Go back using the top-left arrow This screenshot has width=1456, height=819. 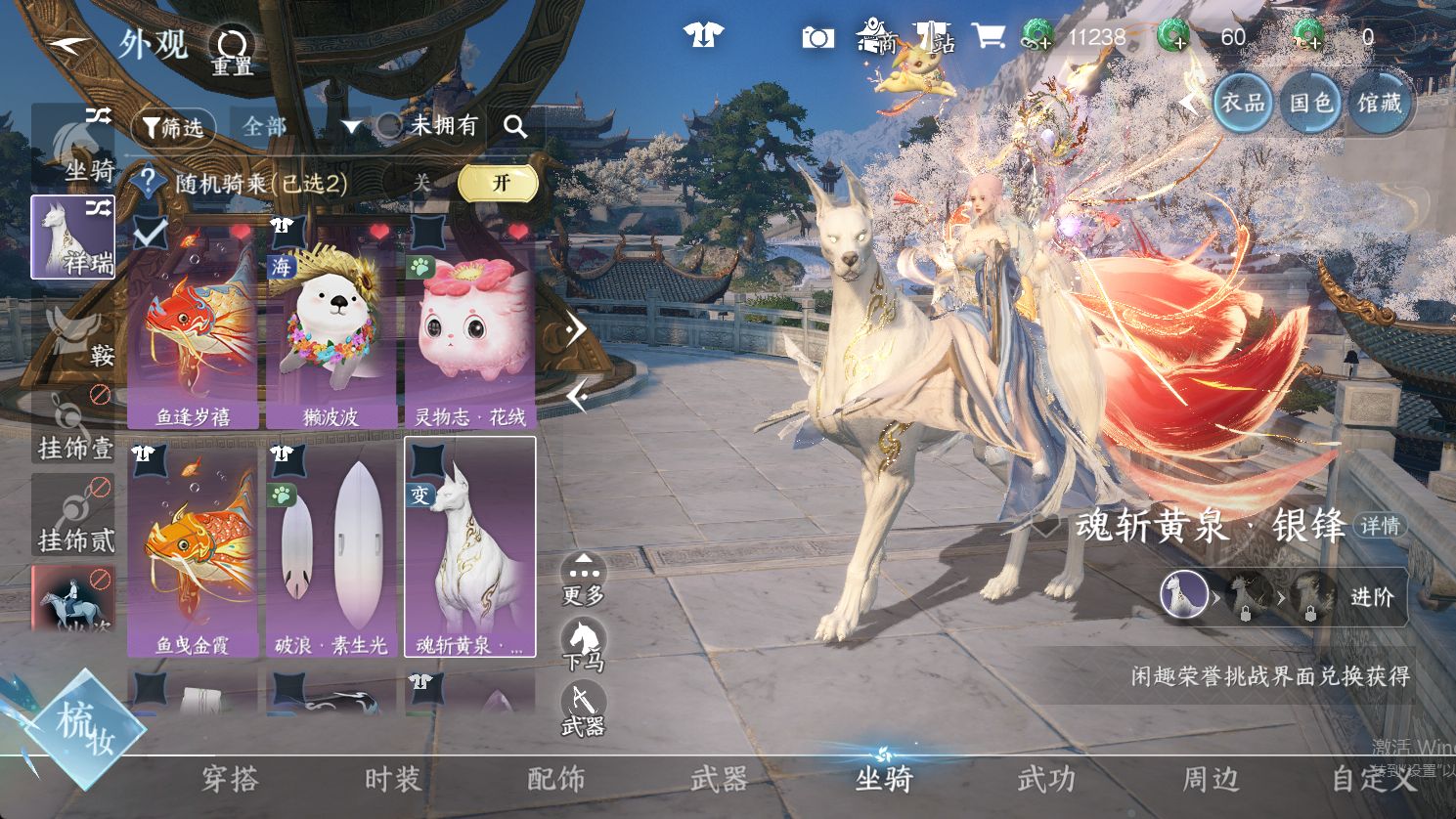pos(68,45)
